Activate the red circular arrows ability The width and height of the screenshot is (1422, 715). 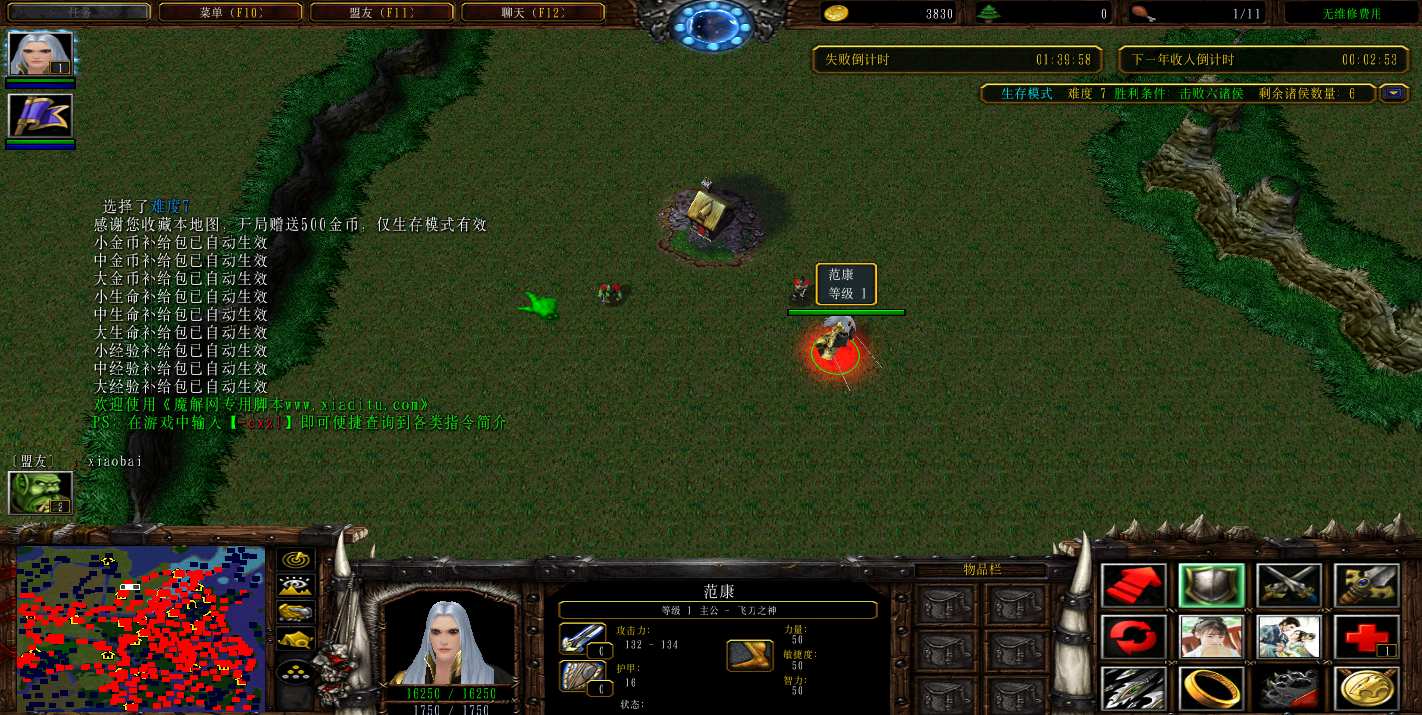tap(1134, 637)
